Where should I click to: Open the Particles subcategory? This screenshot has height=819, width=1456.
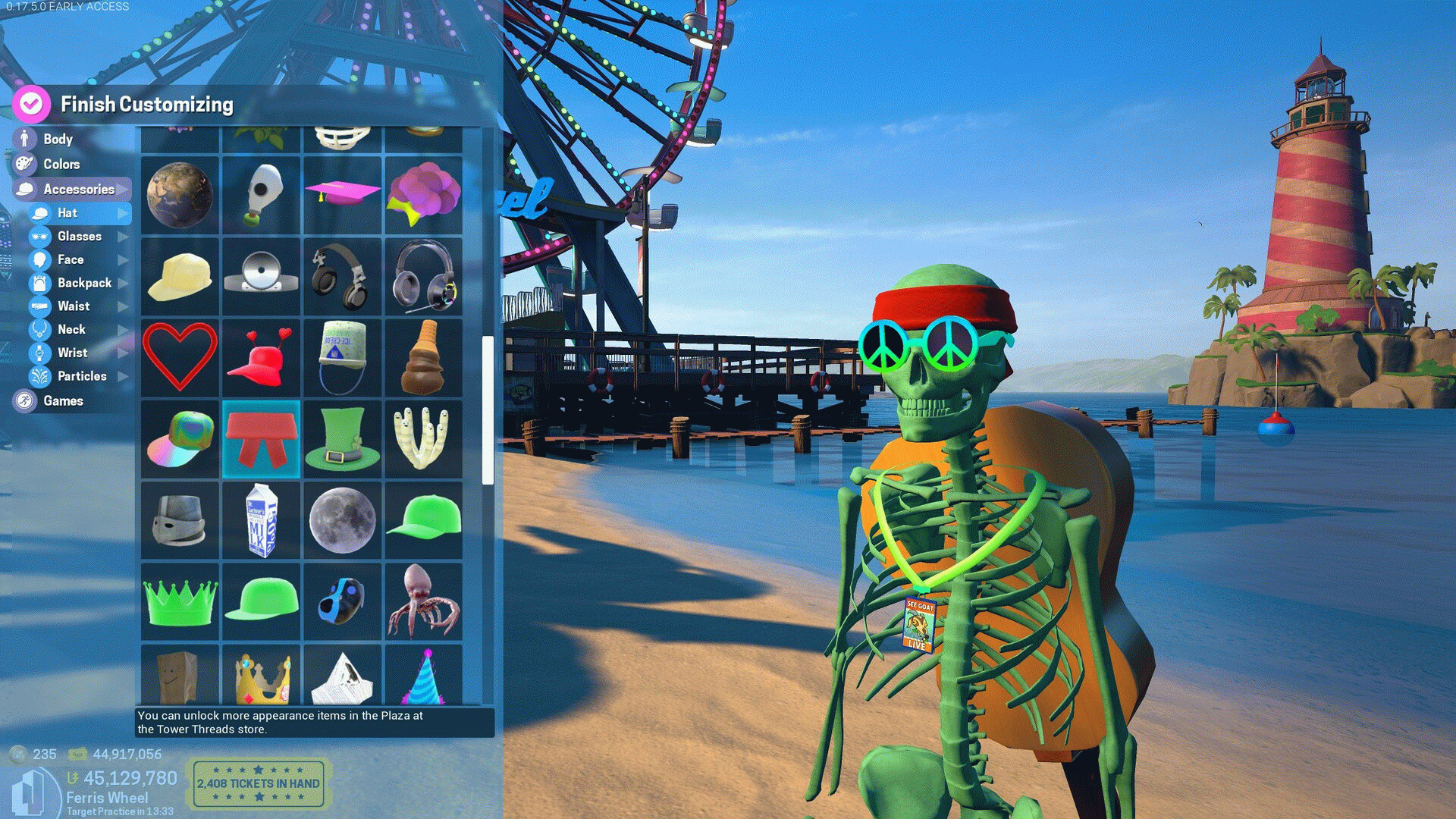click(82, 376)
